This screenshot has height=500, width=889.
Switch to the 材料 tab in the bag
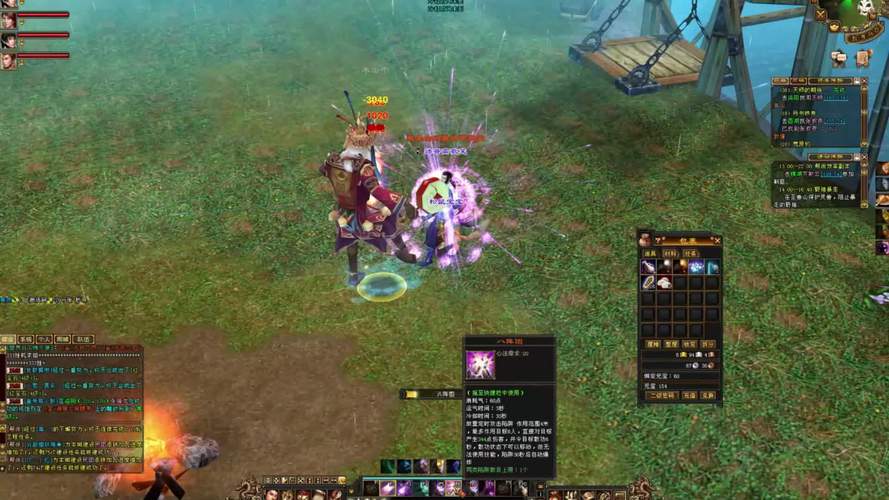667,253
